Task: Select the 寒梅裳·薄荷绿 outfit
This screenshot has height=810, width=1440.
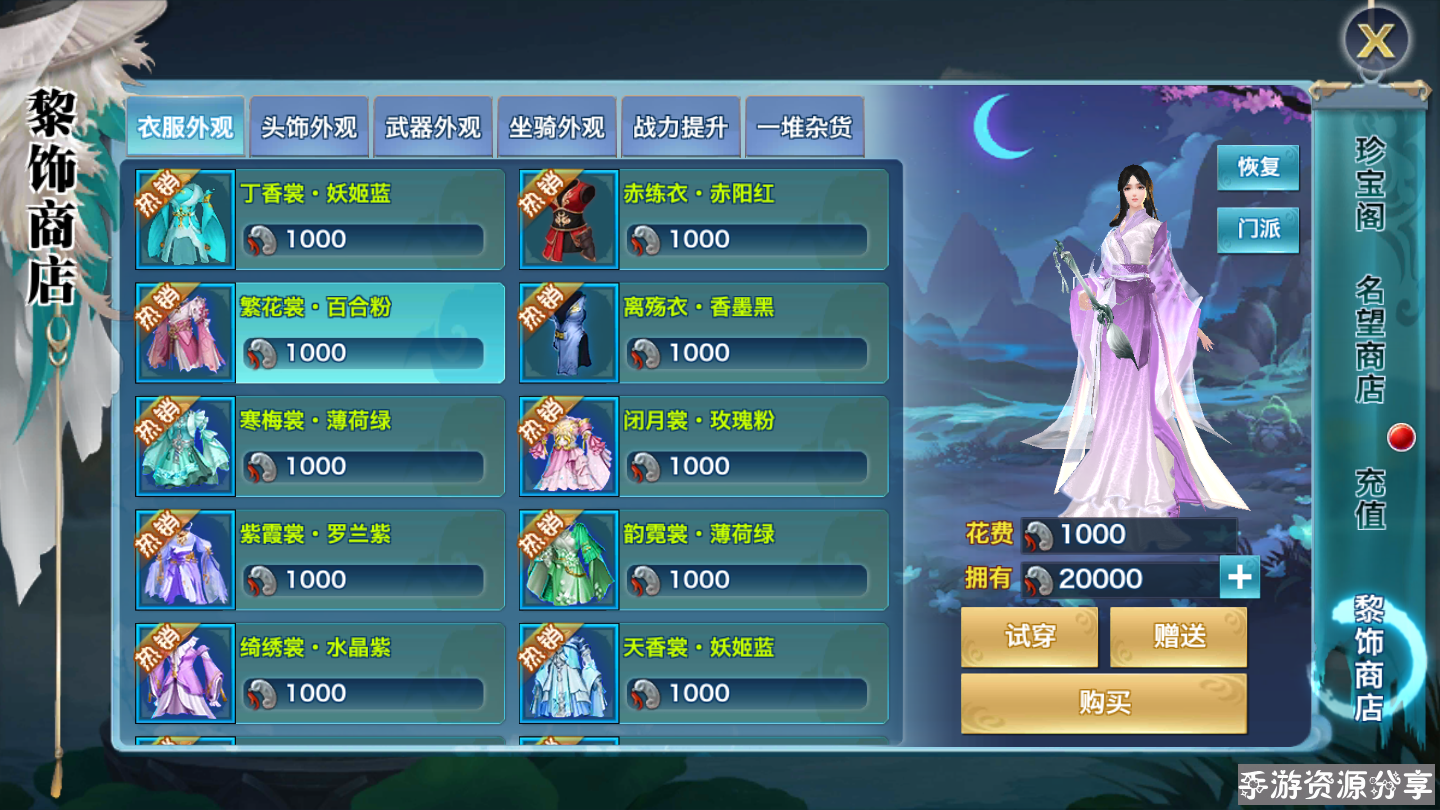Action: (x=320, y=446)
